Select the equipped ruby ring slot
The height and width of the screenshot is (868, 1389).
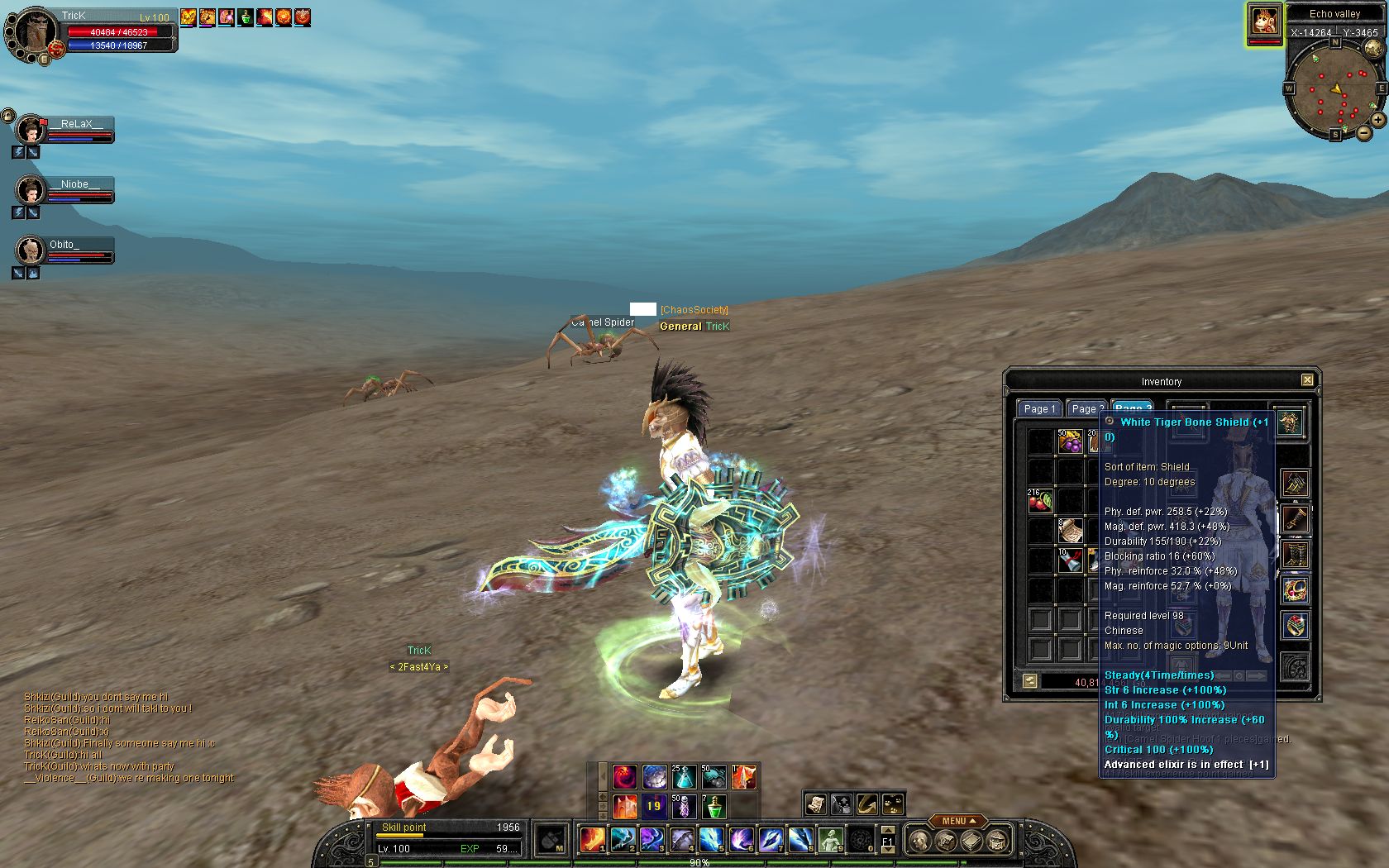pos(1295,626)
